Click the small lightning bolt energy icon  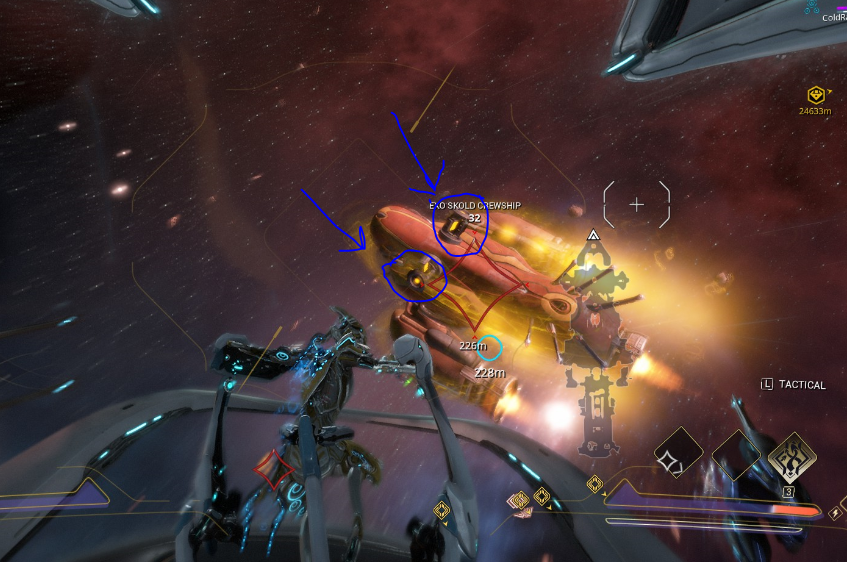835,513
